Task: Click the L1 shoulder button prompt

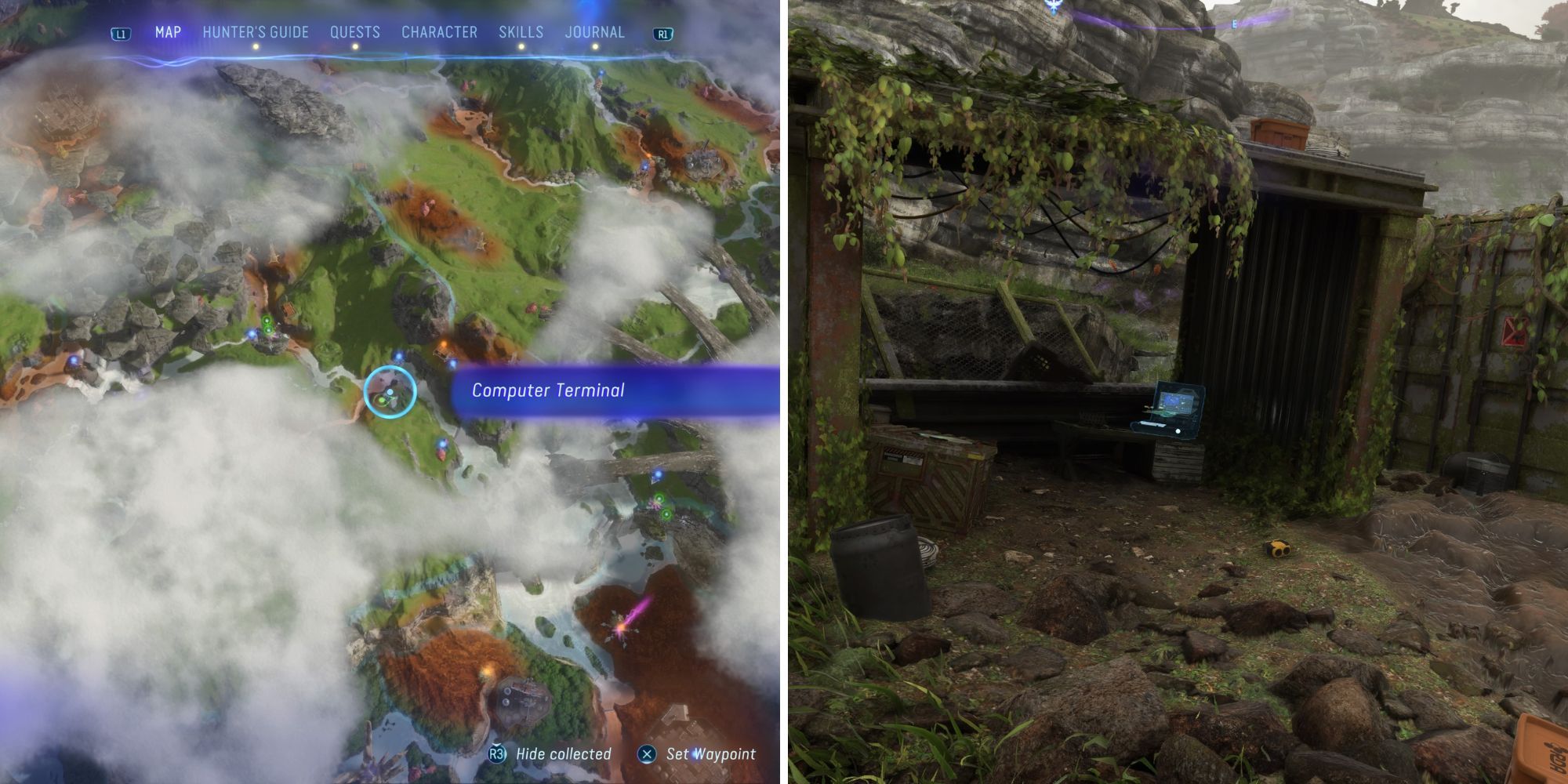Action: (x=122, y=32)
